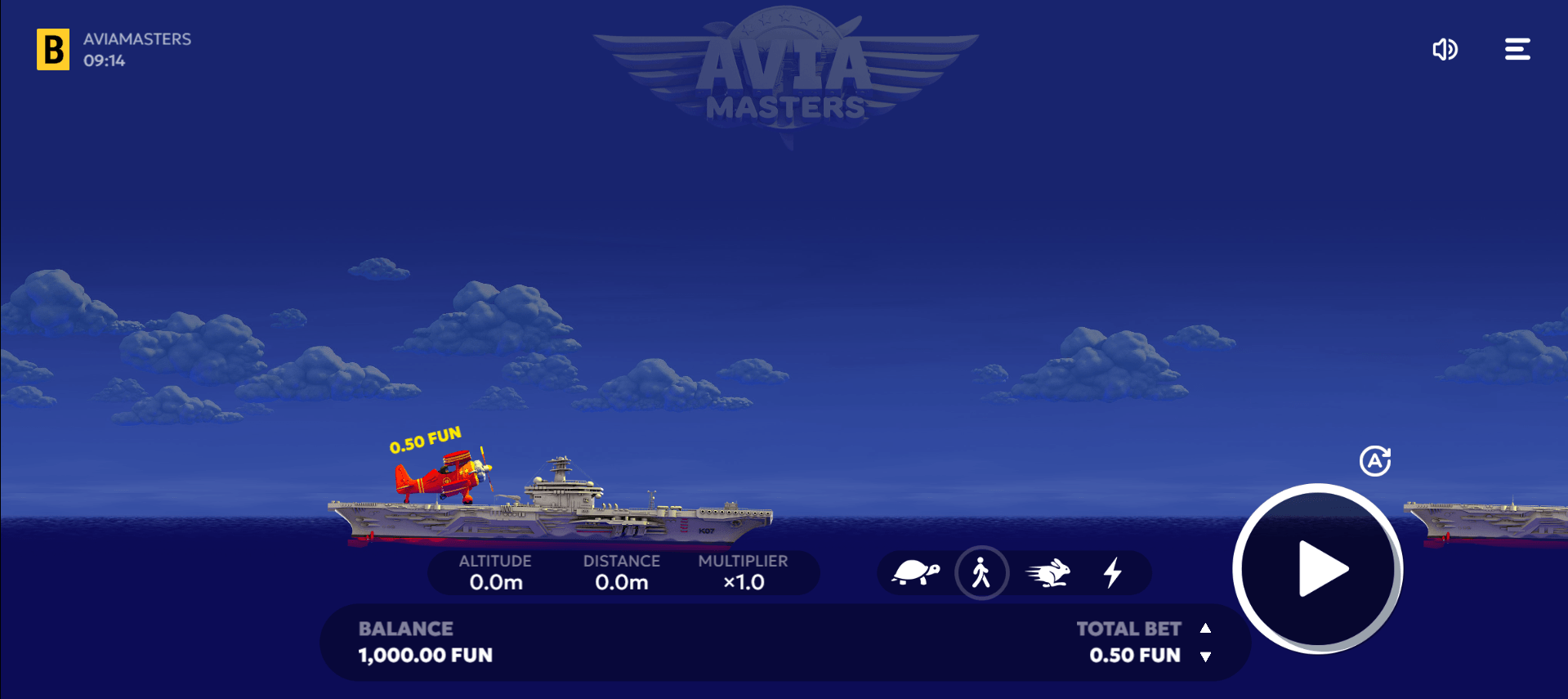Viewport: 1568px width, 699px height.
Task: Activate lightning bolt turbo speed
Action: pos(1112,572)
